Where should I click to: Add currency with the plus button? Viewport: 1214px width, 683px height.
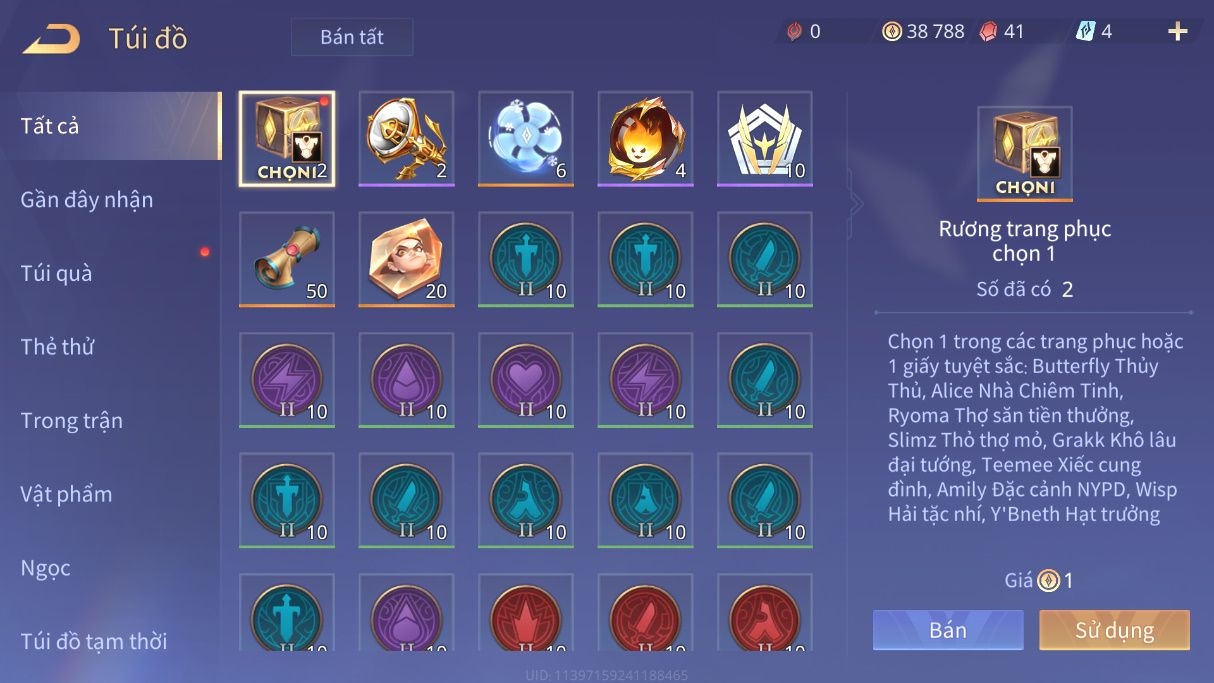pos(1177,32)
